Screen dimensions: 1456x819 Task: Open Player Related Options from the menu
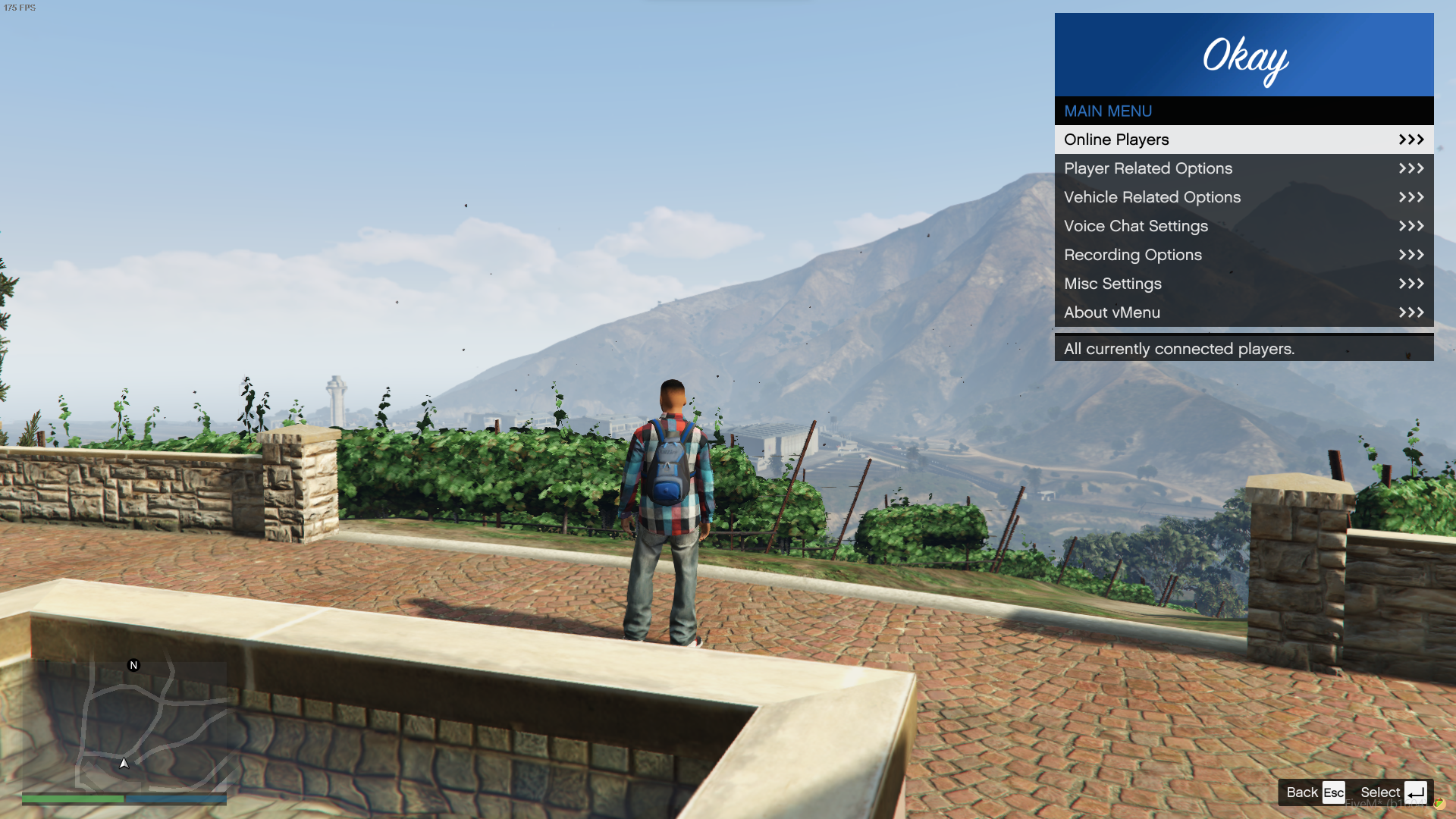click(x=1147, y=168)
